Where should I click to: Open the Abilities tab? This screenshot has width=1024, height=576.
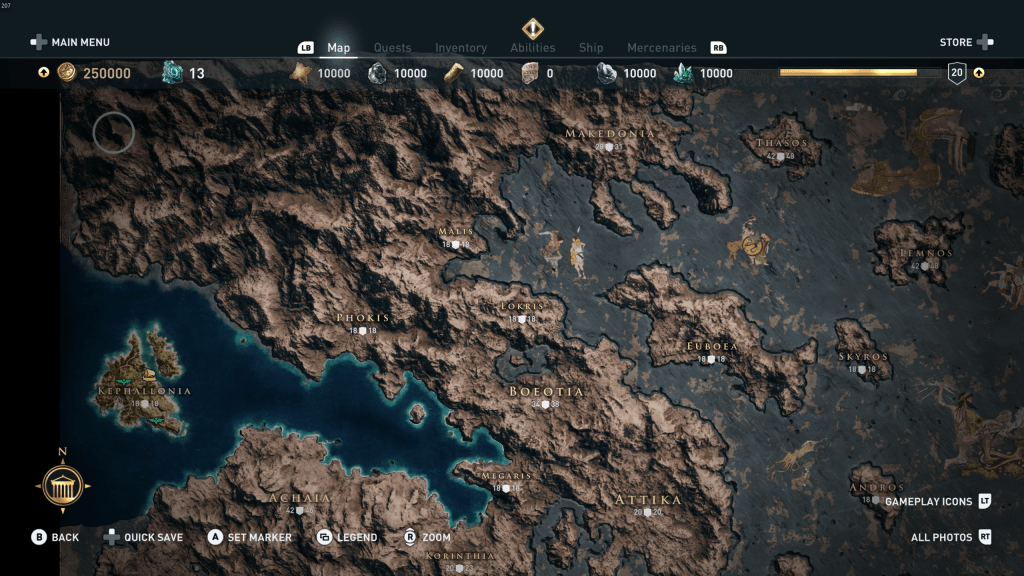point(533,48)
